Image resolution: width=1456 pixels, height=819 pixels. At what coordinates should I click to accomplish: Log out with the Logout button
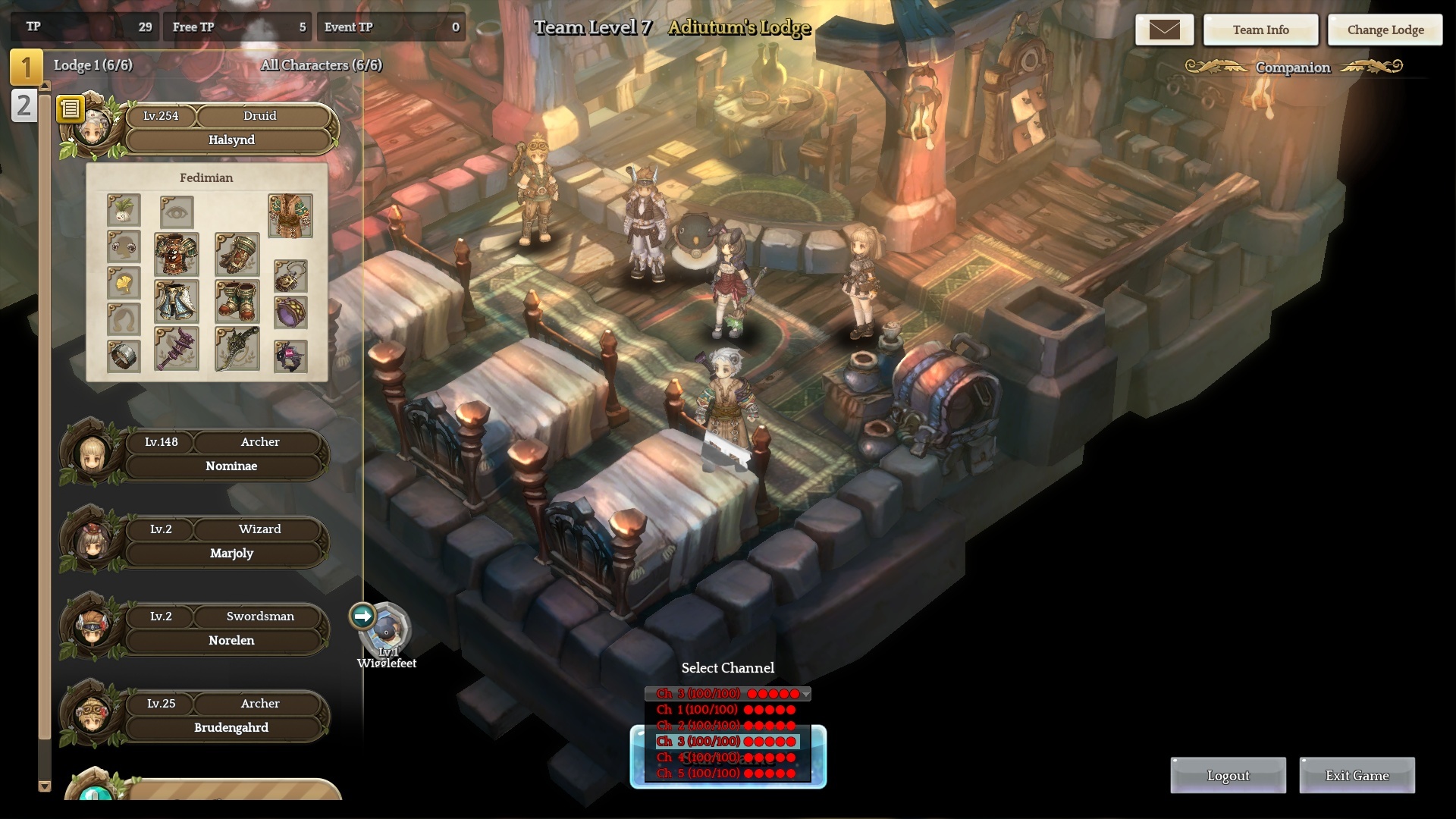[1228, 776]
